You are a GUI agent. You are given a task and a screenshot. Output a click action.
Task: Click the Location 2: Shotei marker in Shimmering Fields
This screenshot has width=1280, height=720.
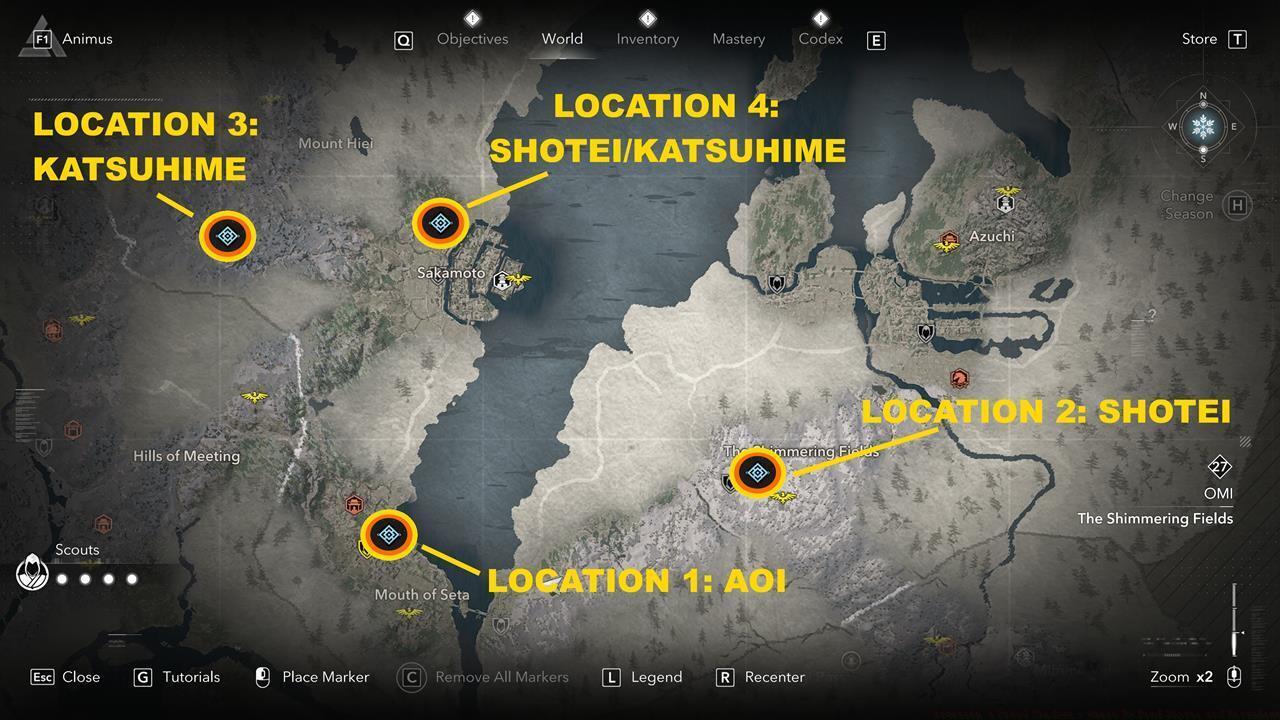pos(758,473)
